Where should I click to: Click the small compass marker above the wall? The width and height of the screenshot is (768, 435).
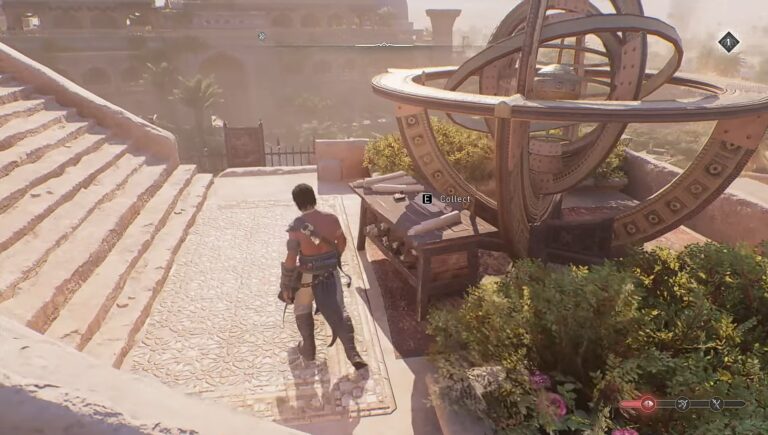coord(262,36)
